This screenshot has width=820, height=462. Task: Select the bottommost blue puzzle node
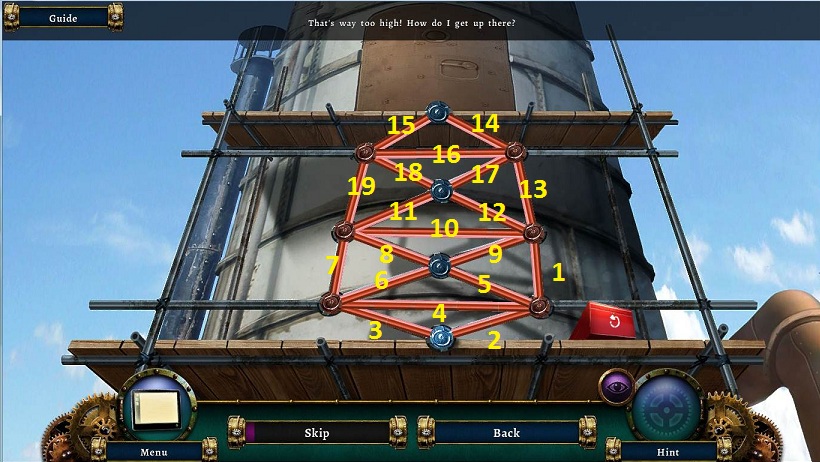click(440, 338)
